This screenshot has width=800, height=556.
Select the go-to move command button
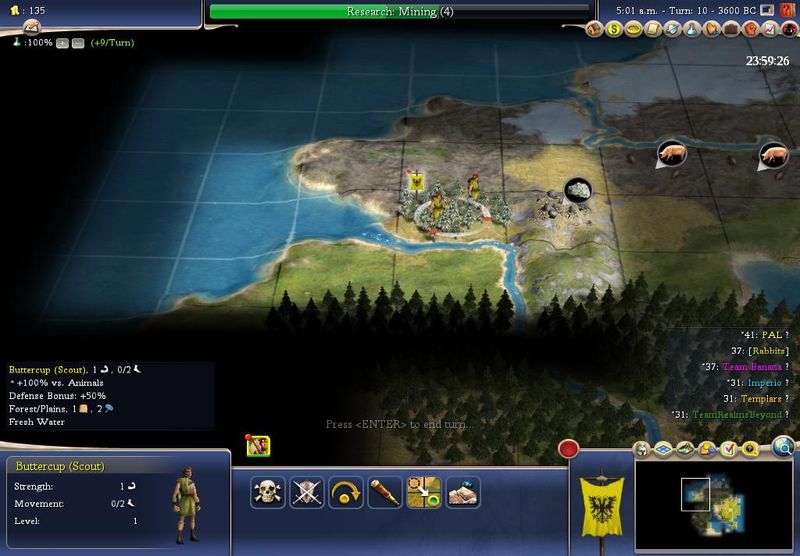pos(423,492)
